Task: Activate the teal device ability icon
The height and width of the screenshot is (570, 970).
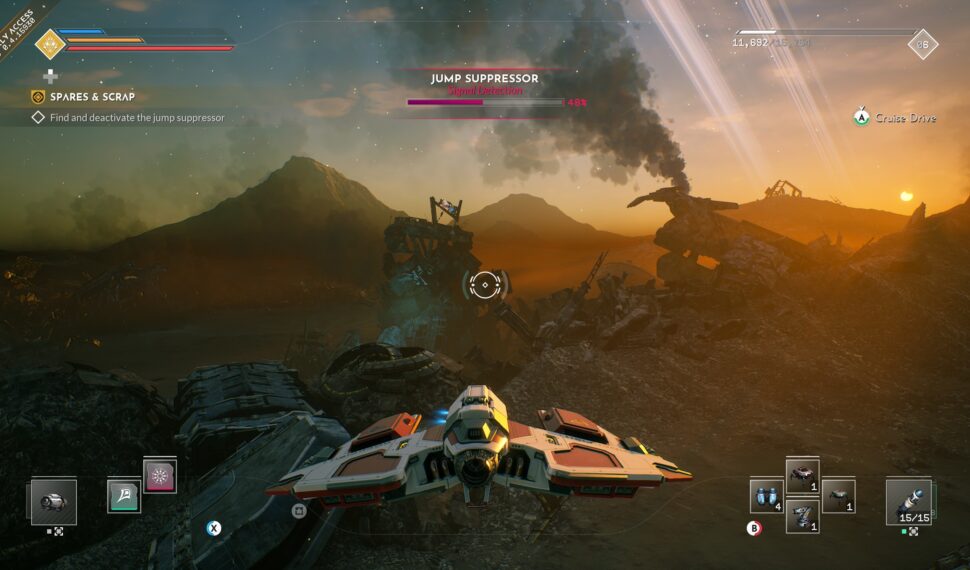Action: point(124,495)
